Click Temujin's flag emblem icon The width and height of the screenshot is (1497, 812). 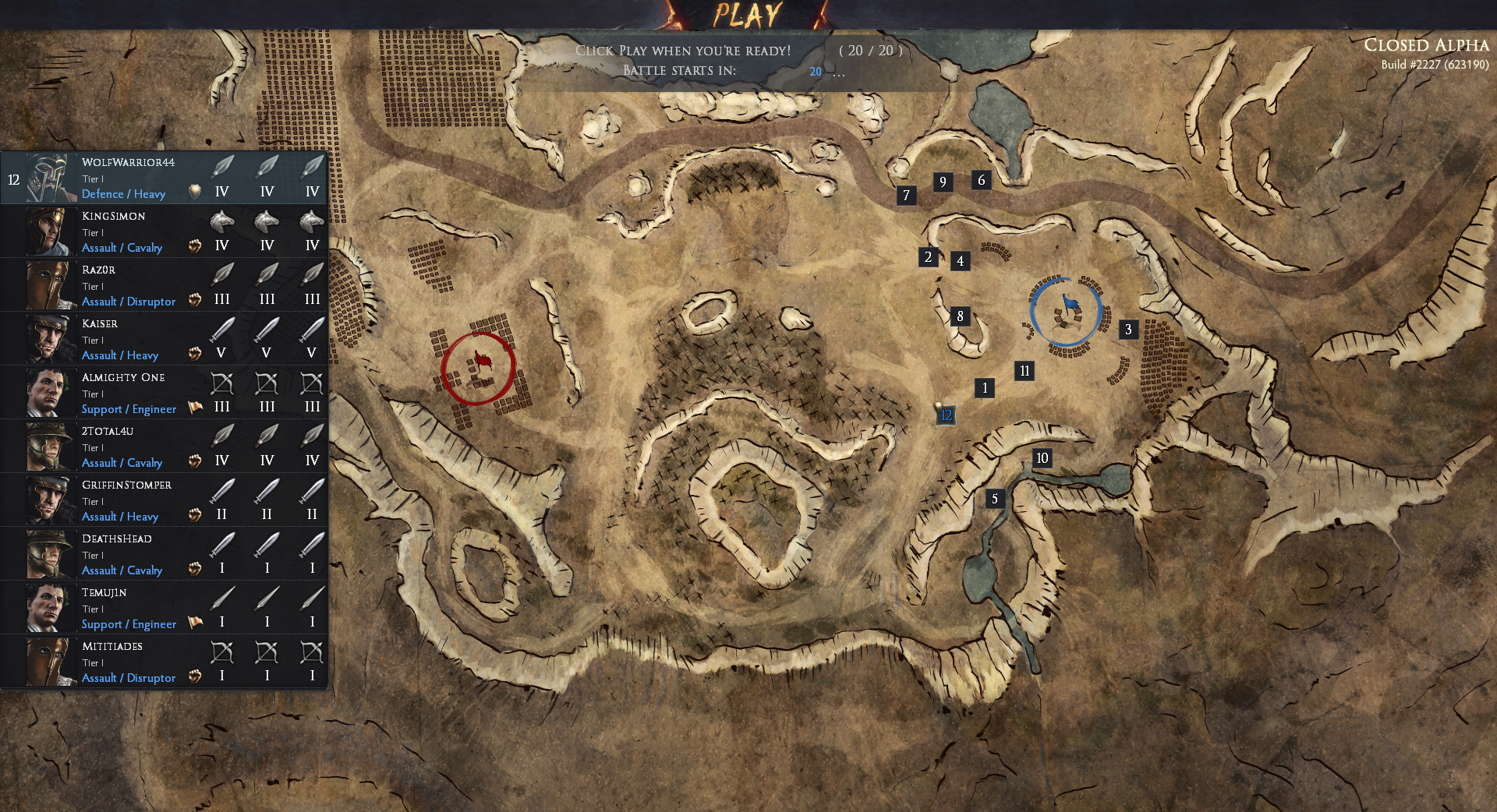(x=195, y=621)
